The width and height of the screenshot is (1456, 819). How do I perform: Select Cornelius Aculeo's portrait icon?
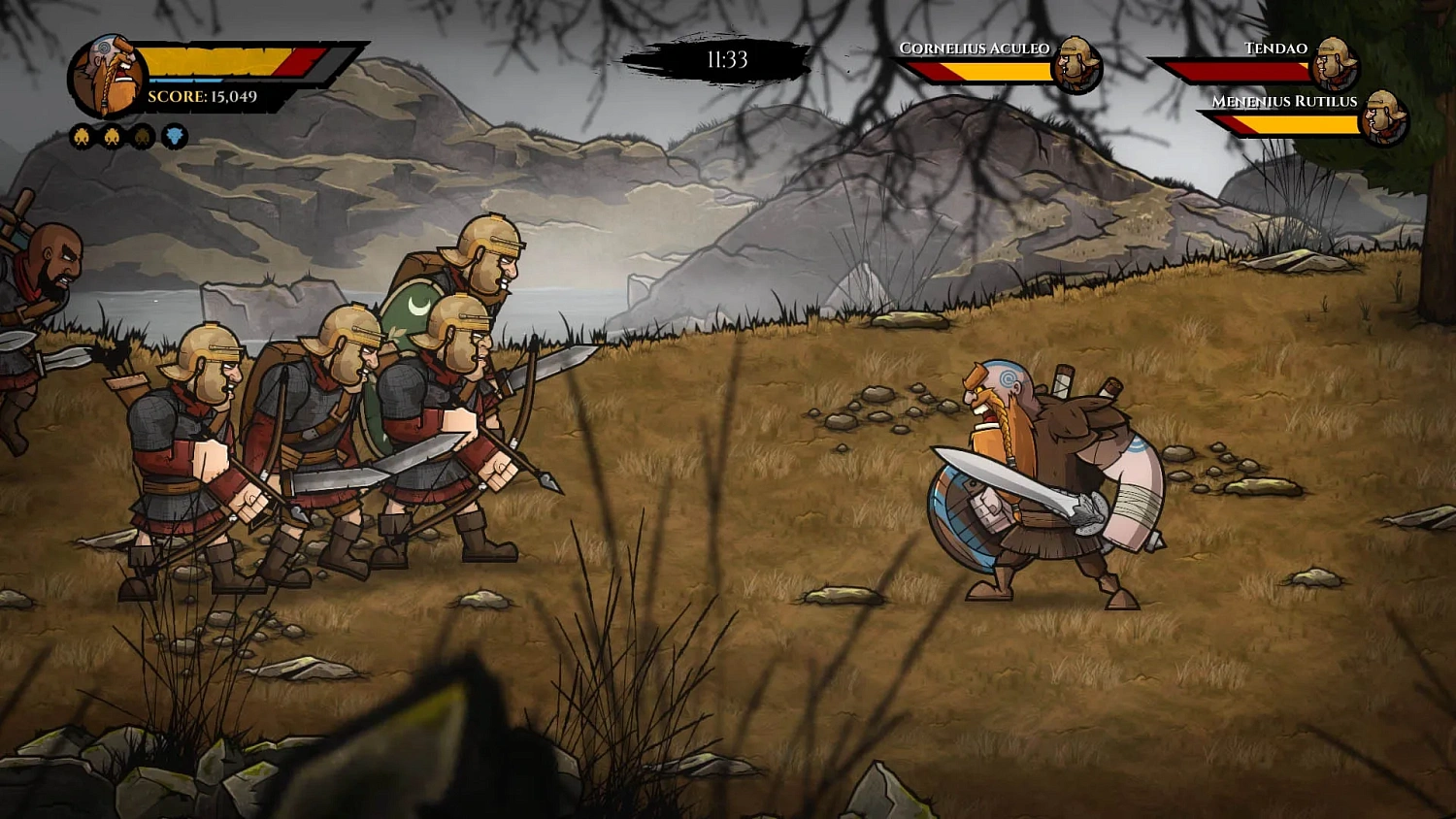[1077, 66]
